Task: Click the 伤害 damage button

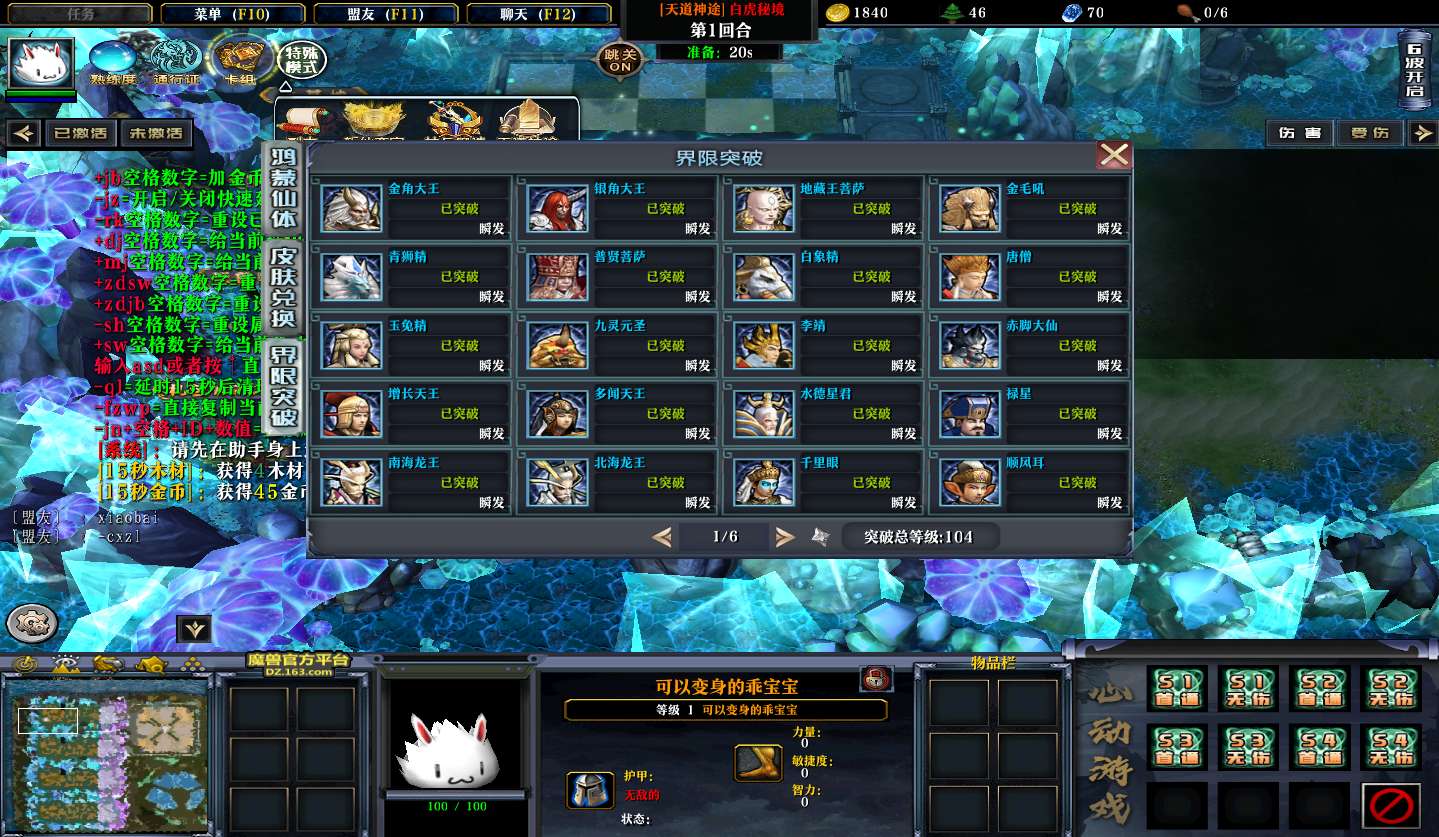Action: coord(1300,133)
